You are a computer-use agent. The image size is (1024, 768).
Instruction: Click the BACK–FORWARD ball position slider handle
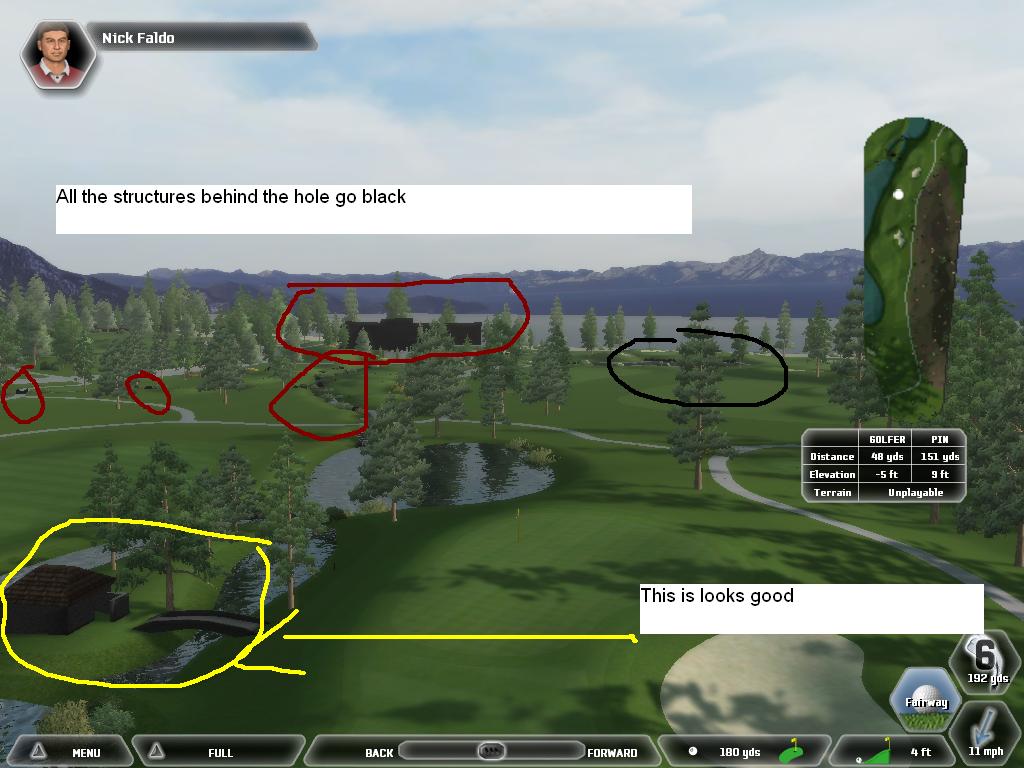pos(490,751)
